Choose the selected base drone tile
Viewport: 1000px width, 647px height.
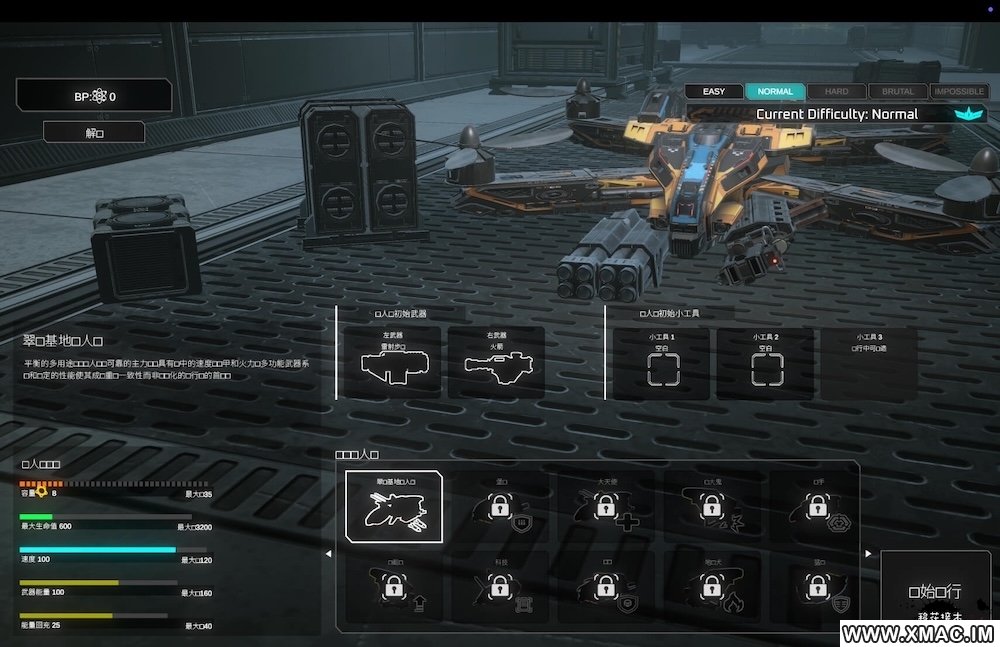394,507
